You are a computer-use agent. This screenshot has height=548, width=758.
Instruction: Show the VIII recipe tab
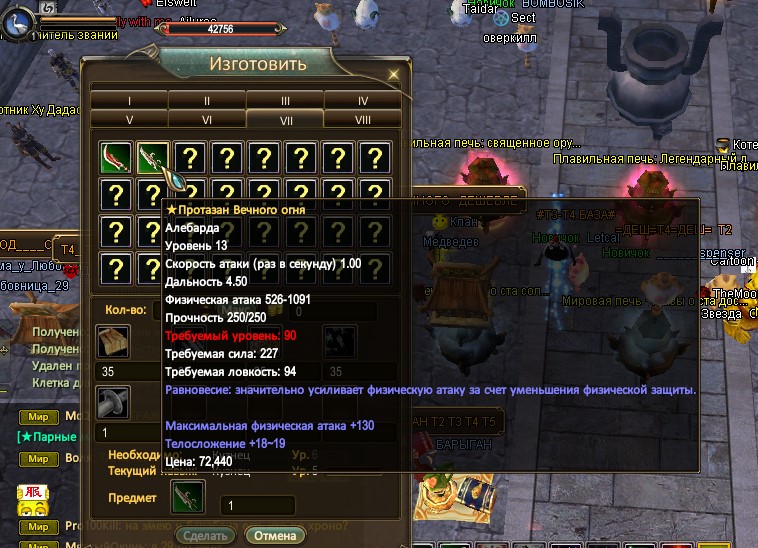(362, 119)
